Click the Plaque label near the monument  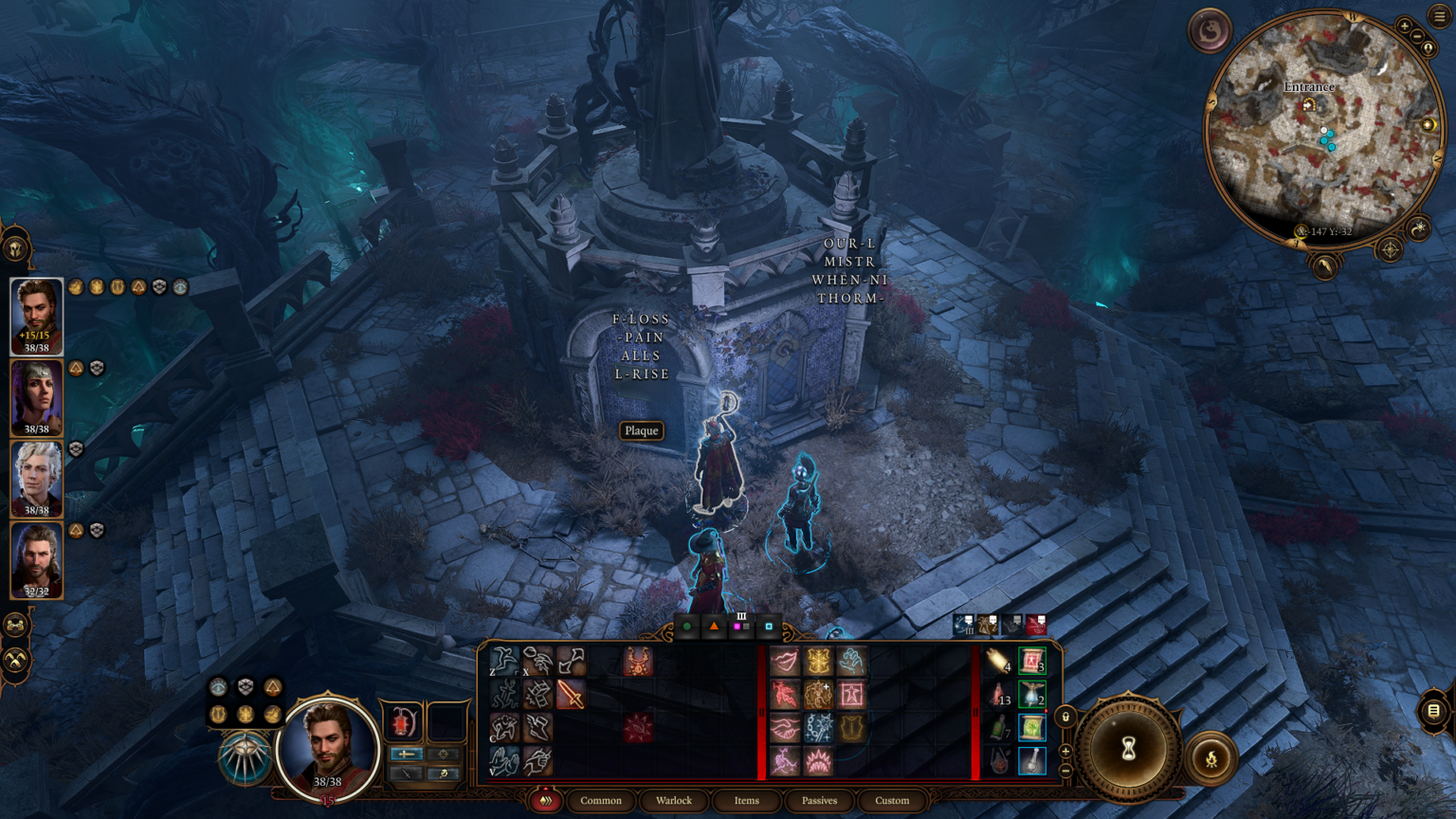641,431
